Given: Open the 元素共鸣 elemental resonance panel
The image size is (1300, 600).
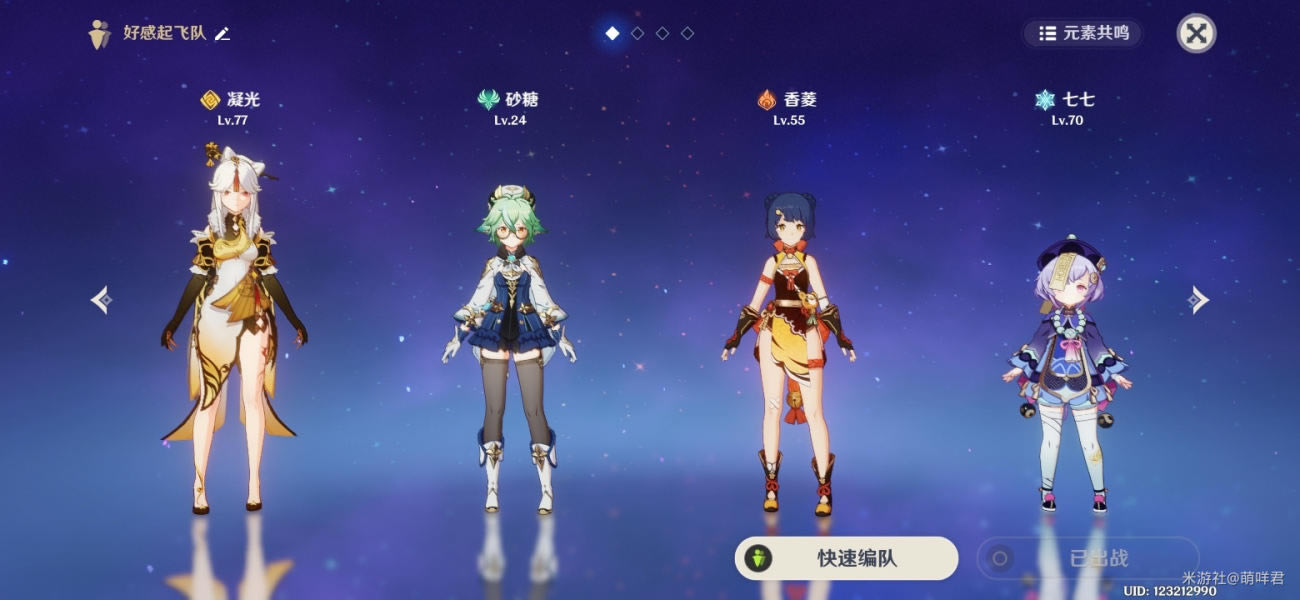Looking at the screenshot, I should (1083, 33).
